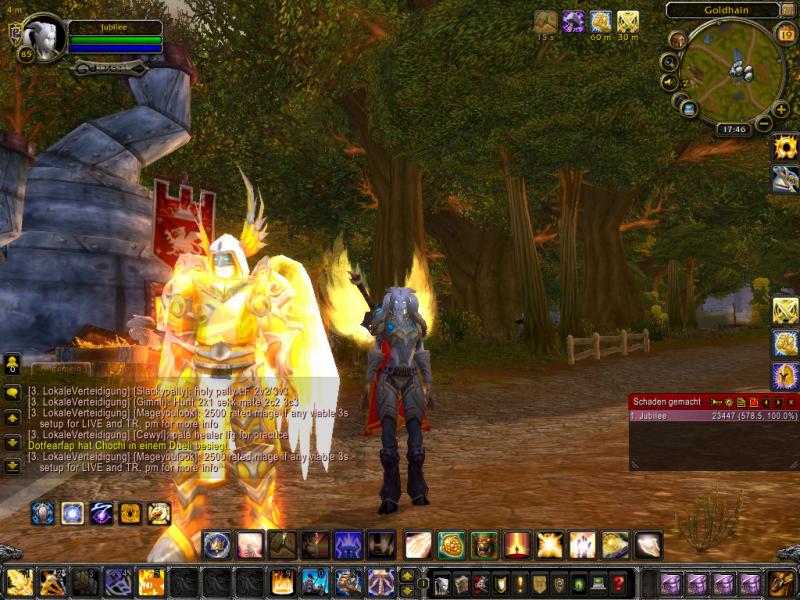
Task: Zoom in the minimap with the plus button
Action: 781,109
